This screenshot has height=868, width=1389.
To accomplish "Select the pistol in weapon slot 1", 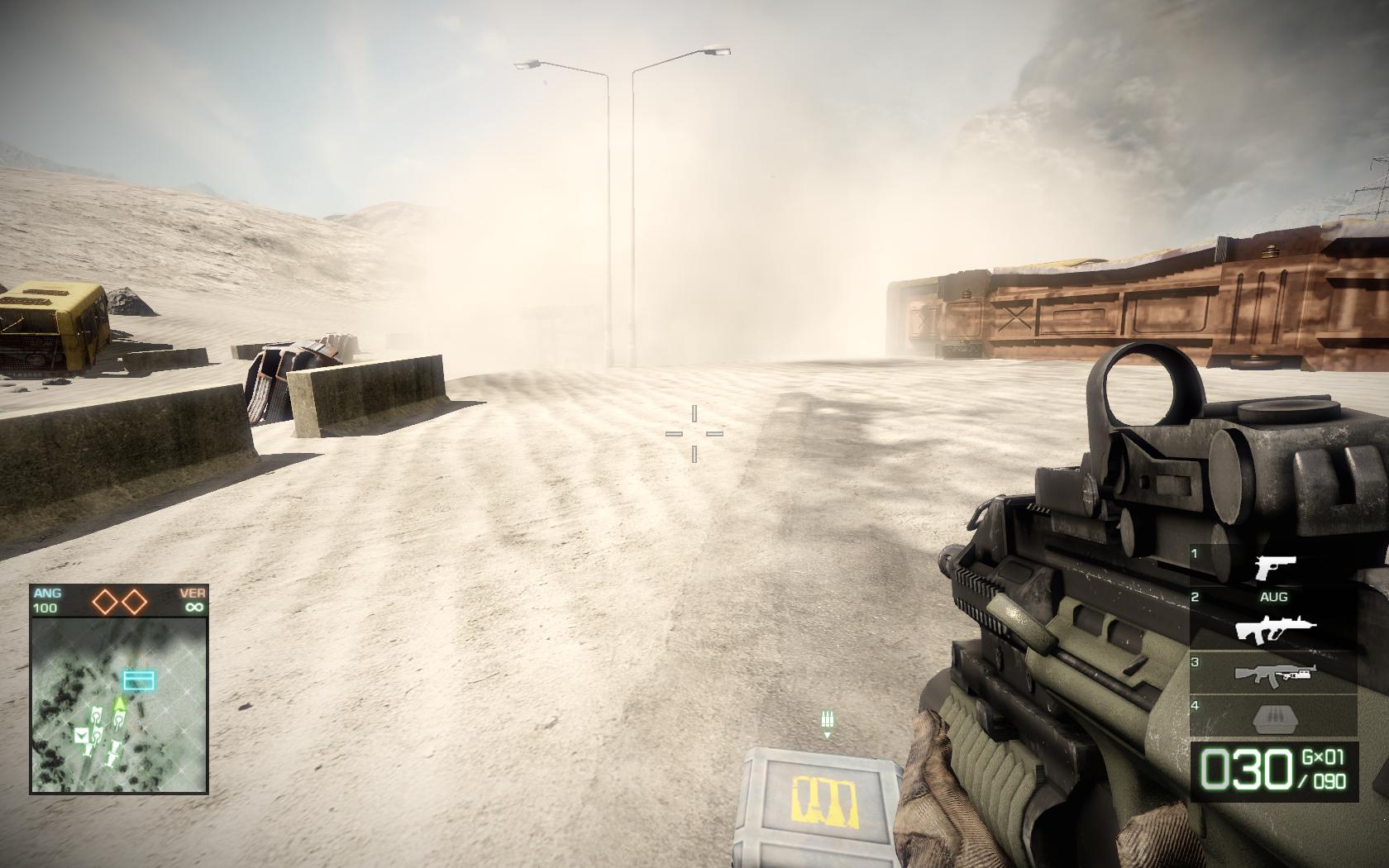I will coord(1275,568).
